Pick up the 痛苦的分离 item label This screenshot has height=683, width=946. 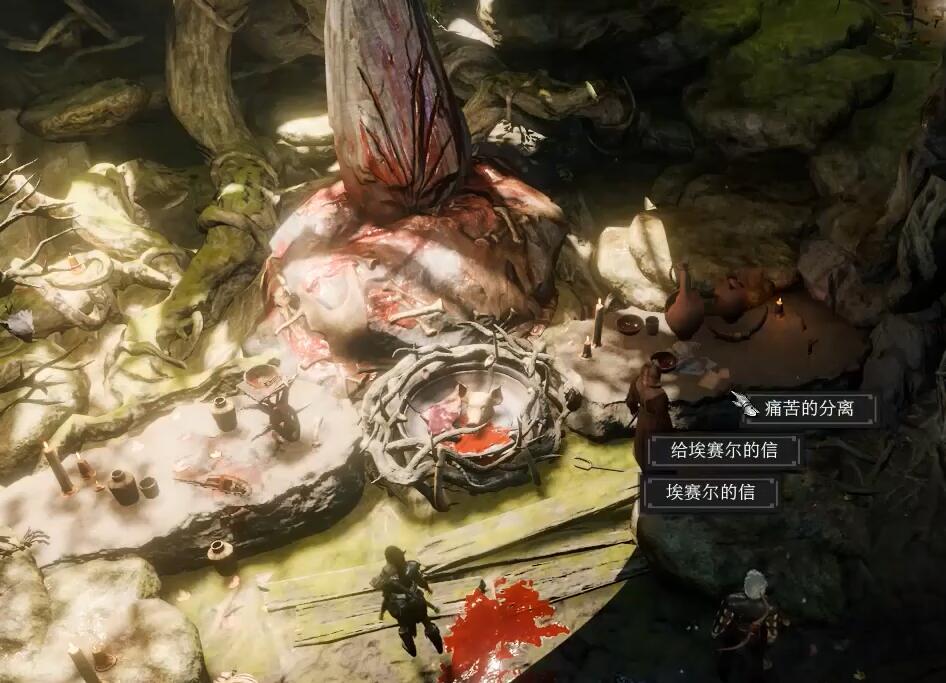[808, 409]
